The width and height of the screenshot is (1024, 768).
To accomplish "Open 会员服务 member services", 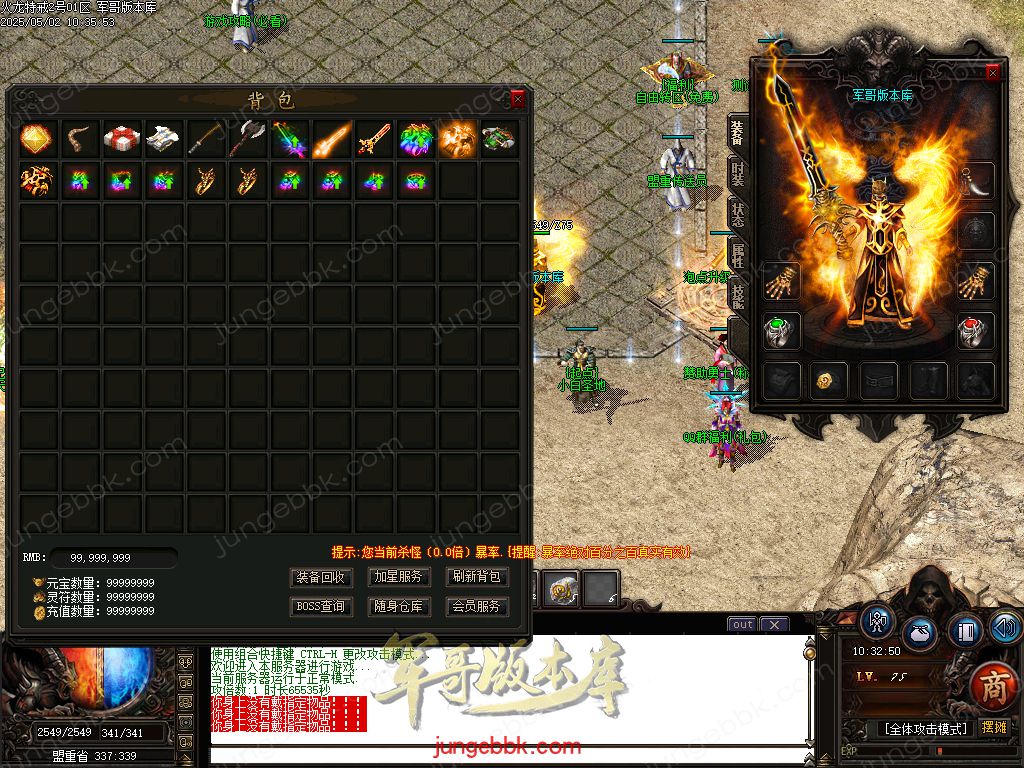I will click(477, 606).
